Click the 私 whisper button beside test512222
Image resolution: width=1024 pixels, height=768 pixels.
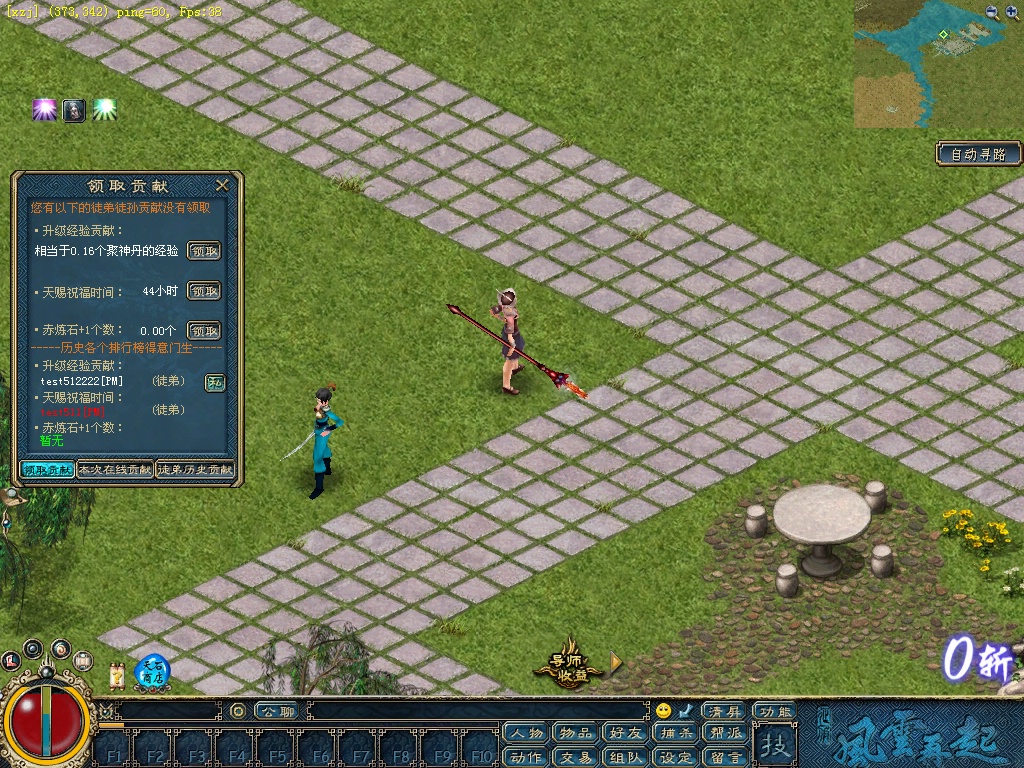(215, 382)
